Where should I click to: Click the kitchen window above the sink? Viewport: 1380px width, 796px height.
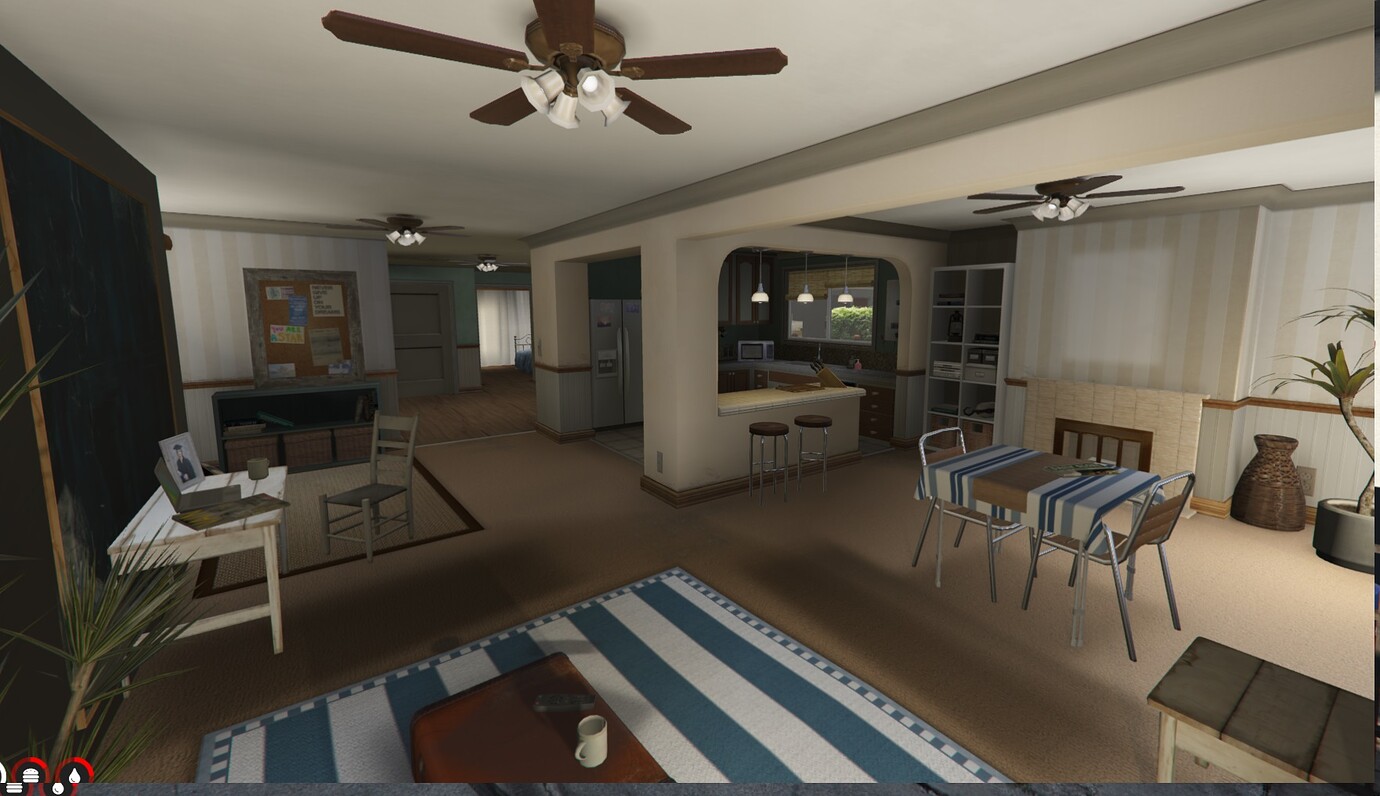(x=845, y=320)
